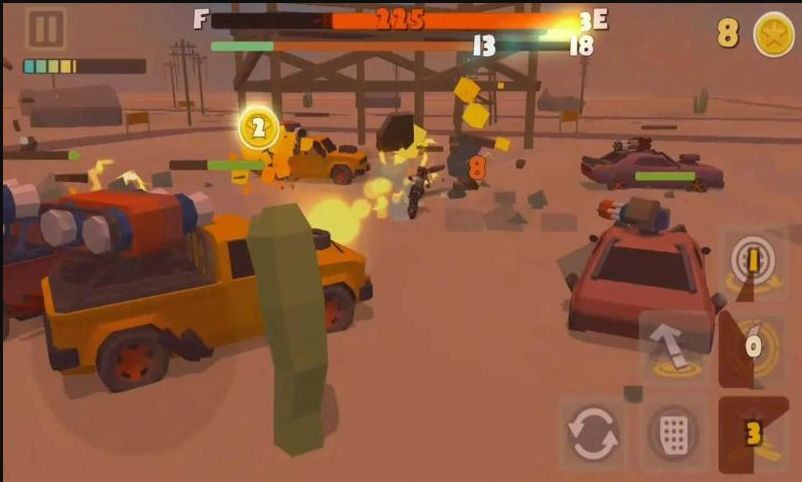Pause the game

coord(45,29)
